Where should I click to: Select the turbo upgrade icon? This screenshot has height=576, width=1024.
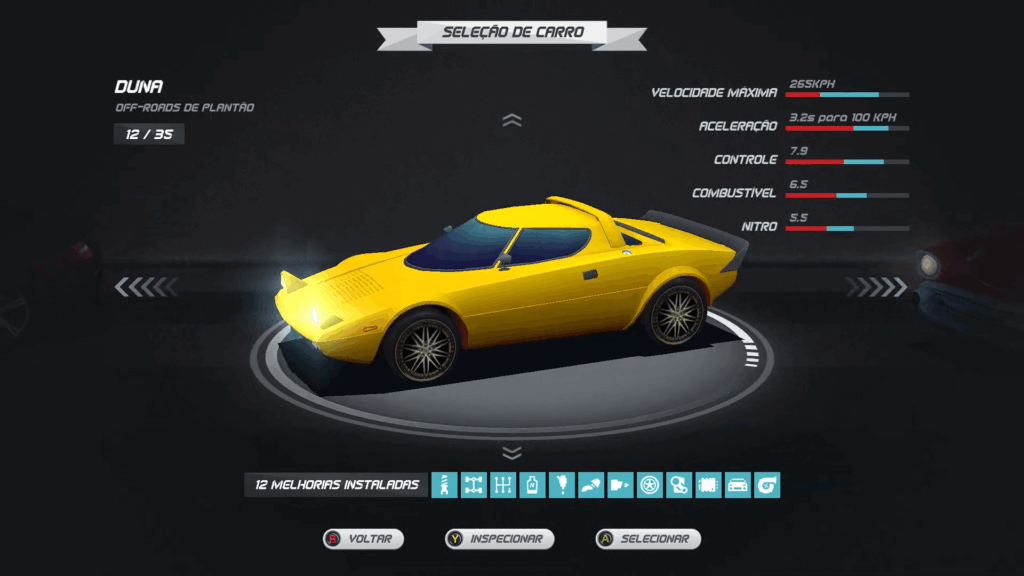767,486
